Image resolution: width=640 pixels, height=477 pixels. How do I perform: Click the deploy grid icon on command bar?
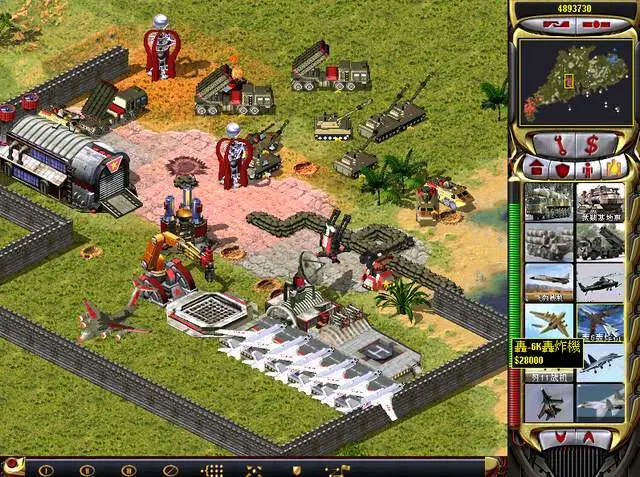point(212,468)
